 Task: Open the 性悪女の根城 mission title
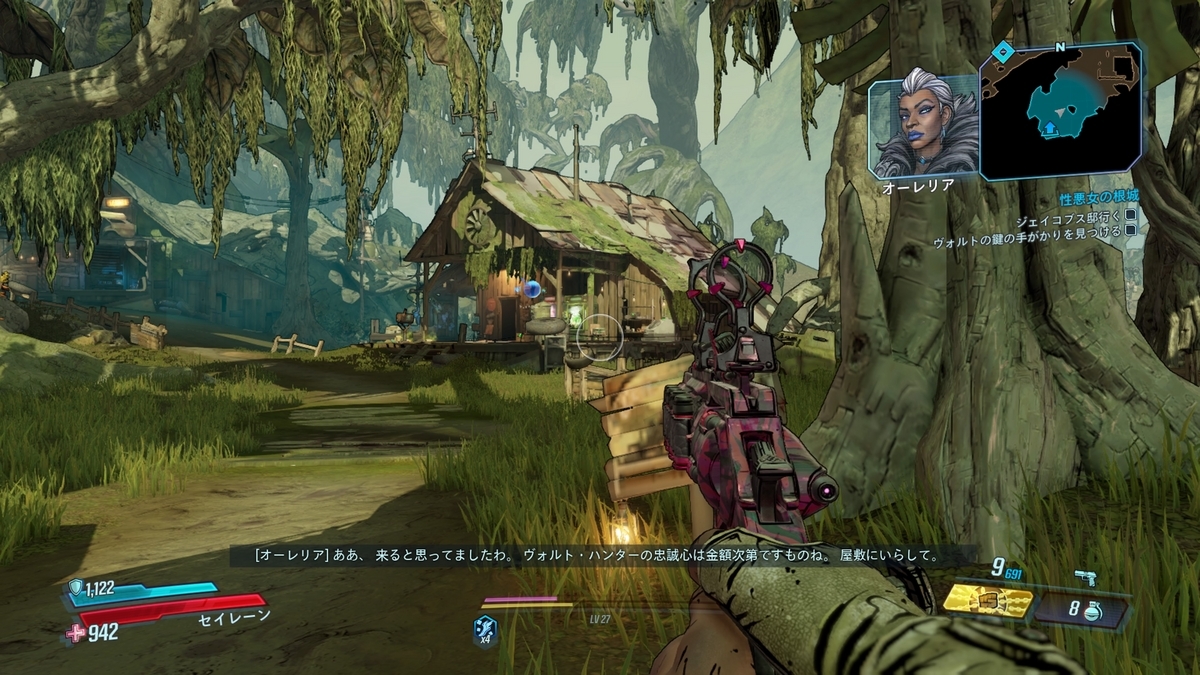[1099, 197]
